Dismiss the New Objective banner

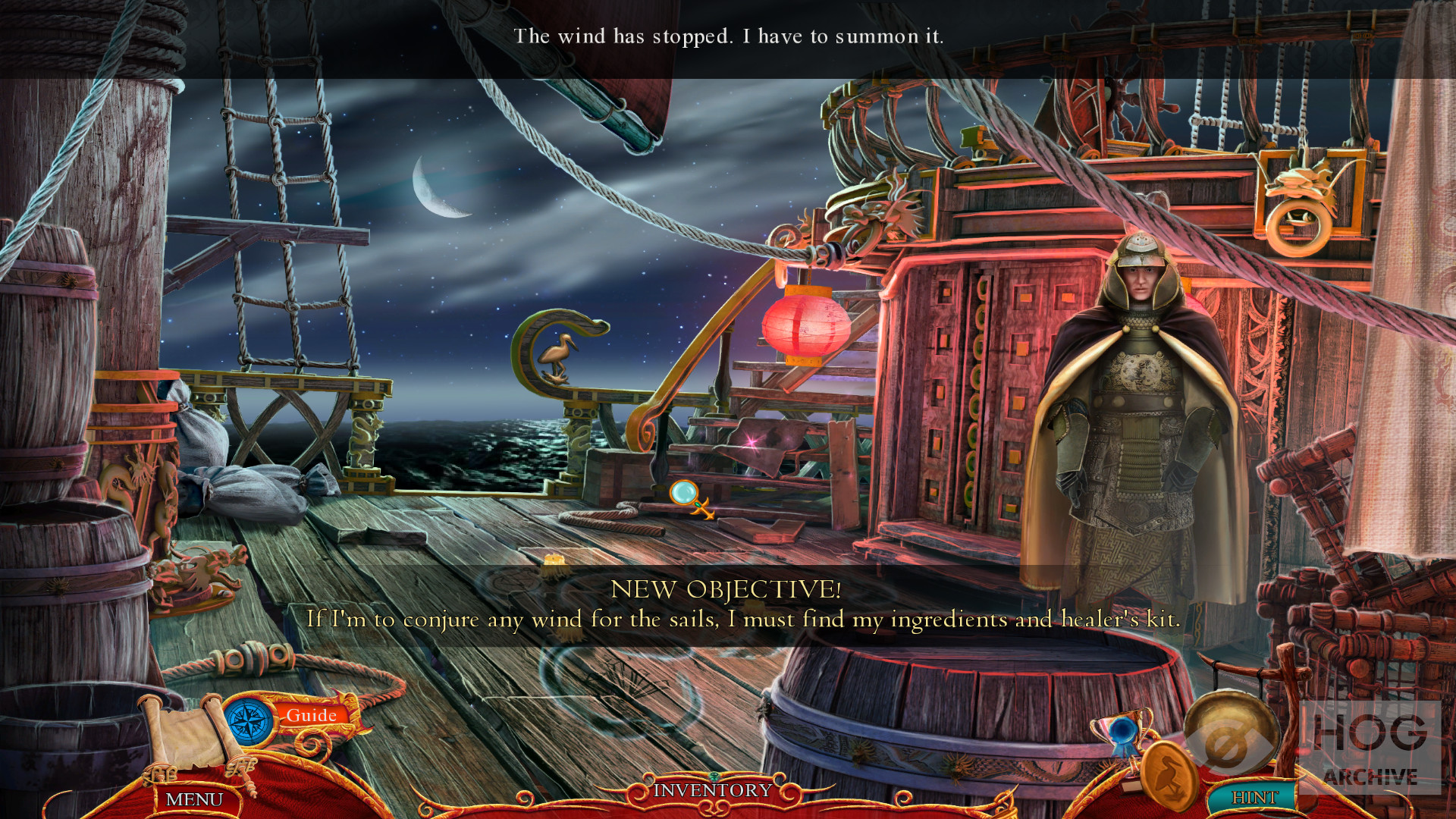(726, 605)
